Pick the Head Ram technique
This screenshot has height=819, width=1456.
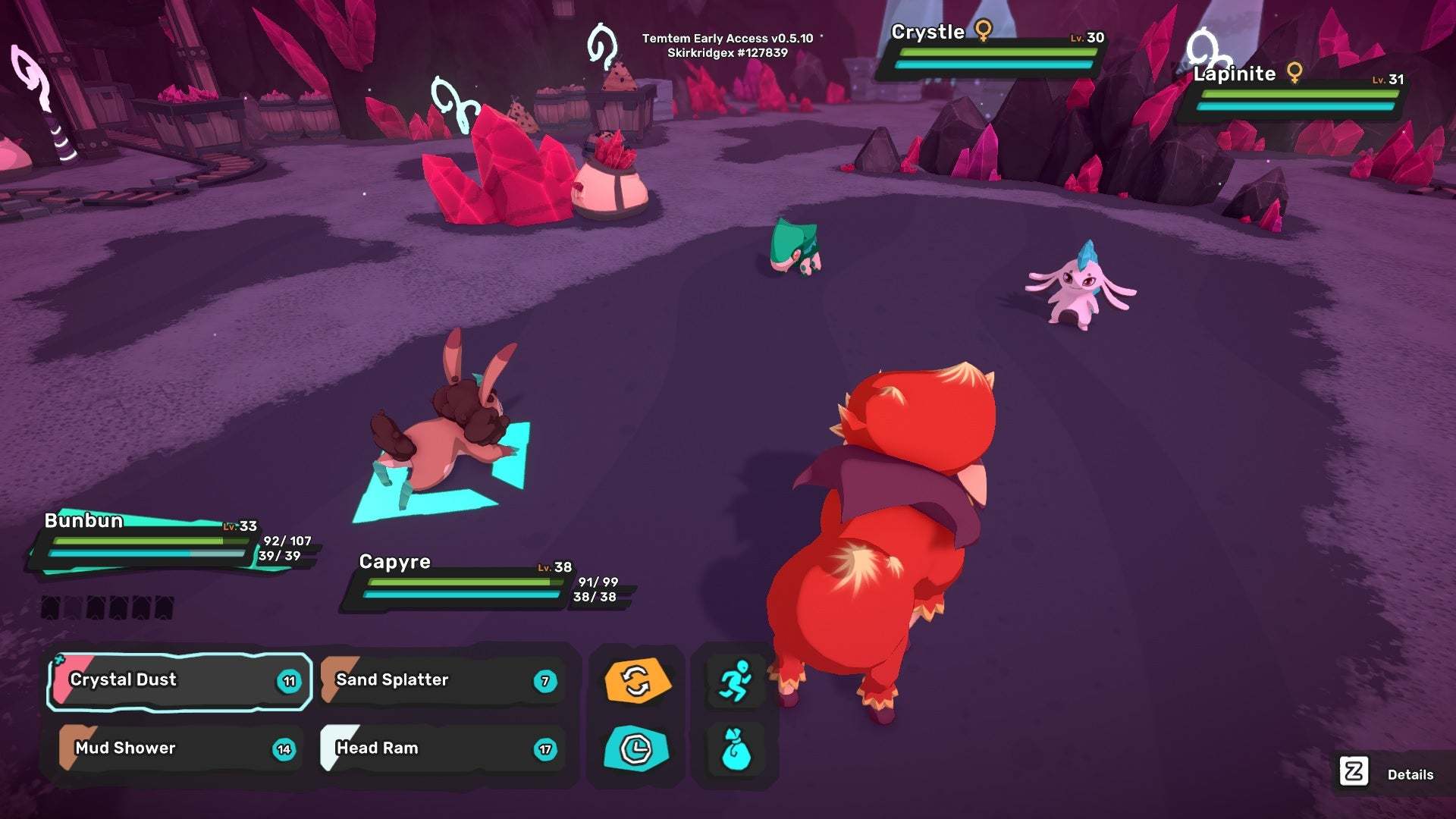(x=443, y=748)
